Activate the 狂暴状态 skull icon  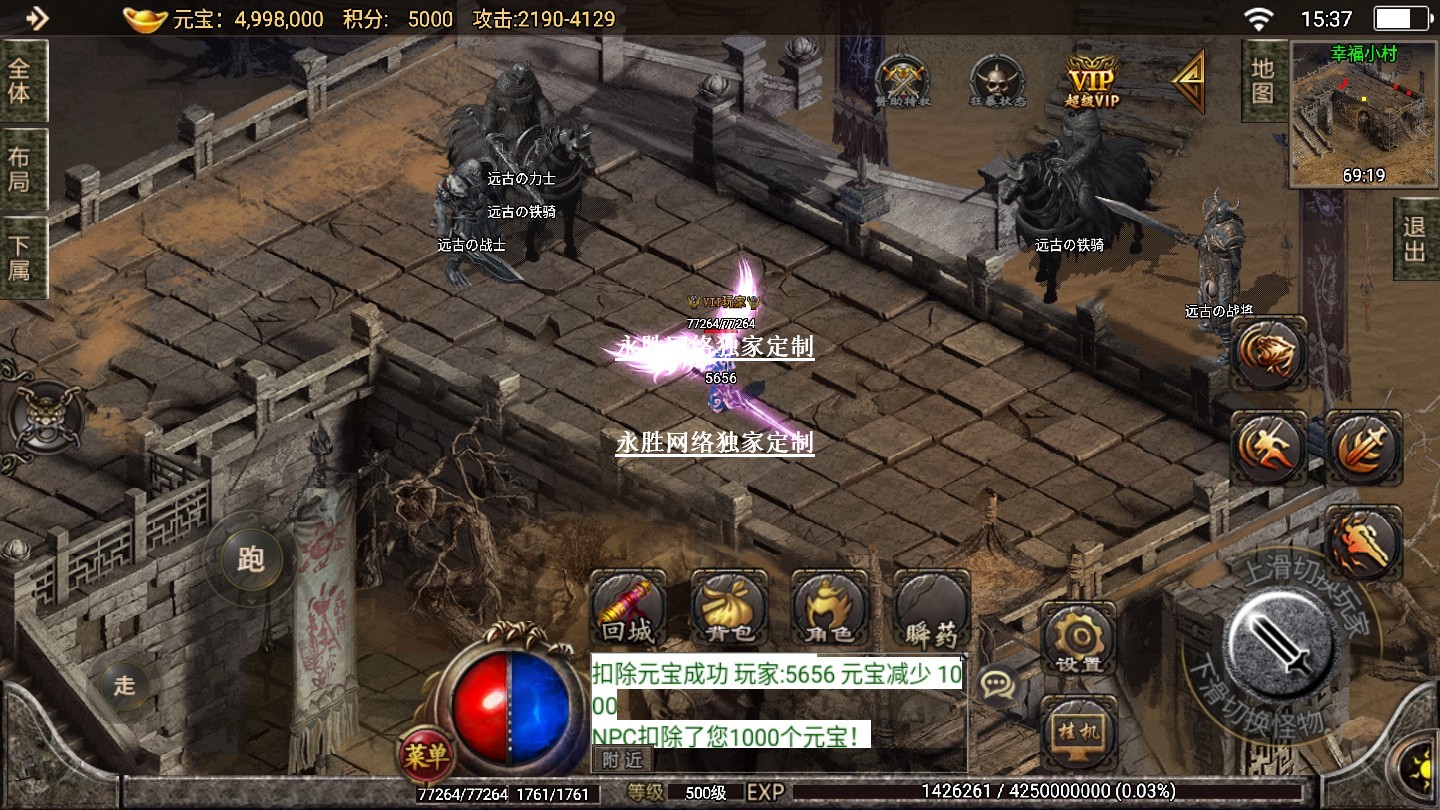[997, 78]
